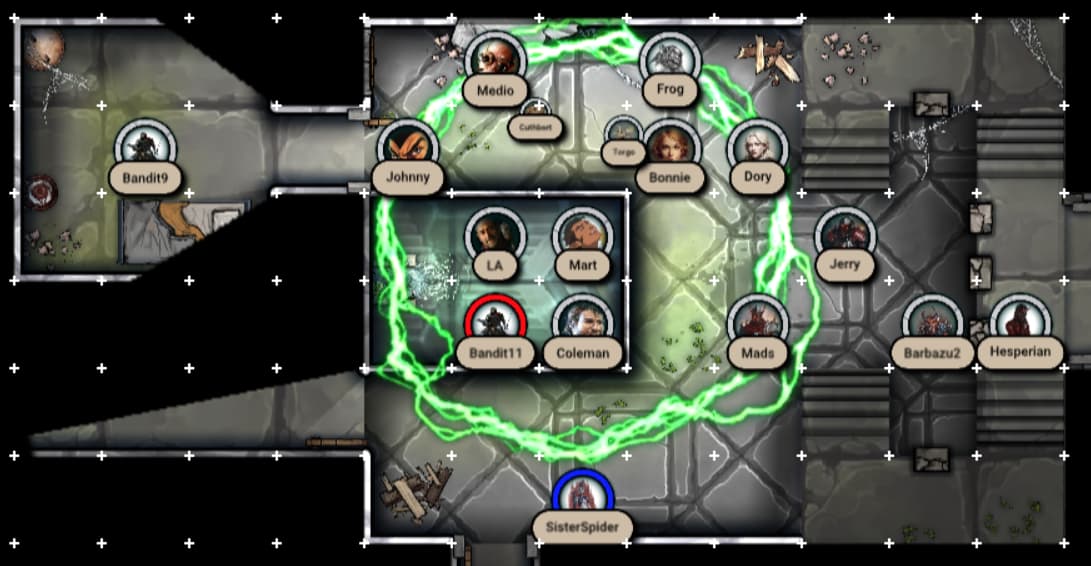Select Dory's token
Screen dimensions: 1091x566
[757, 148]
